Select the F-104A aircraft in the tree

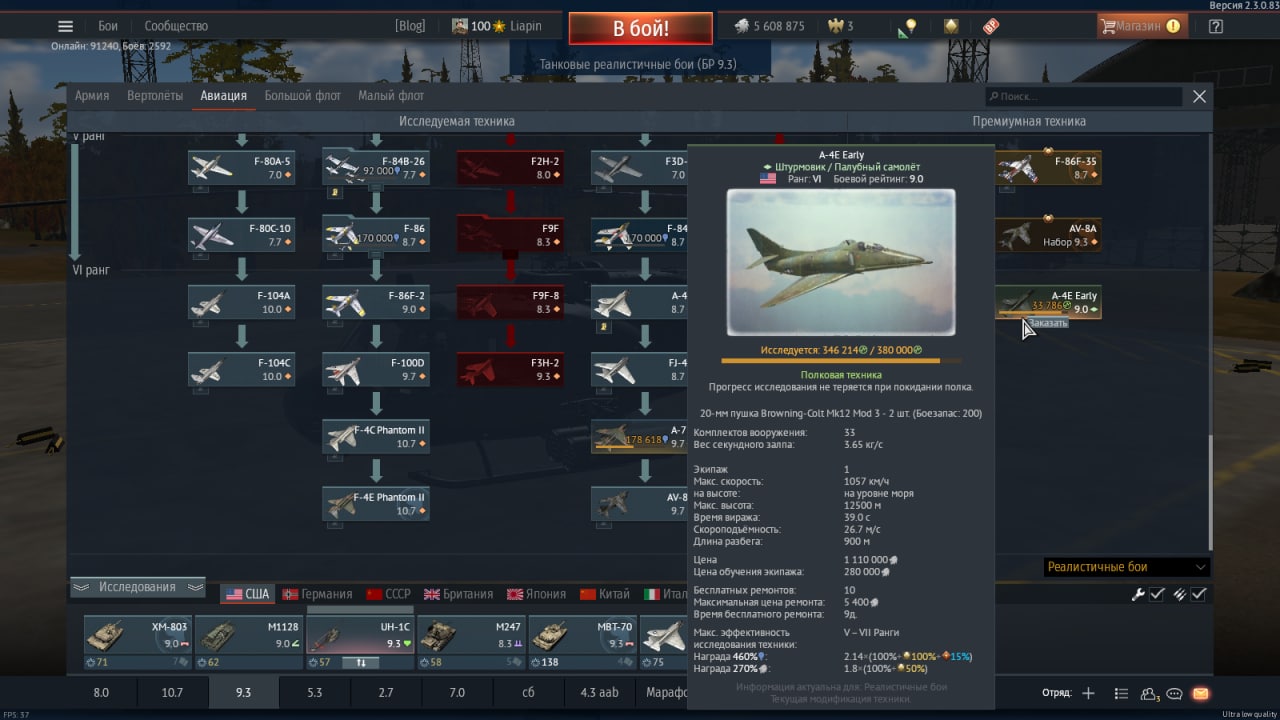pos(241,302)
